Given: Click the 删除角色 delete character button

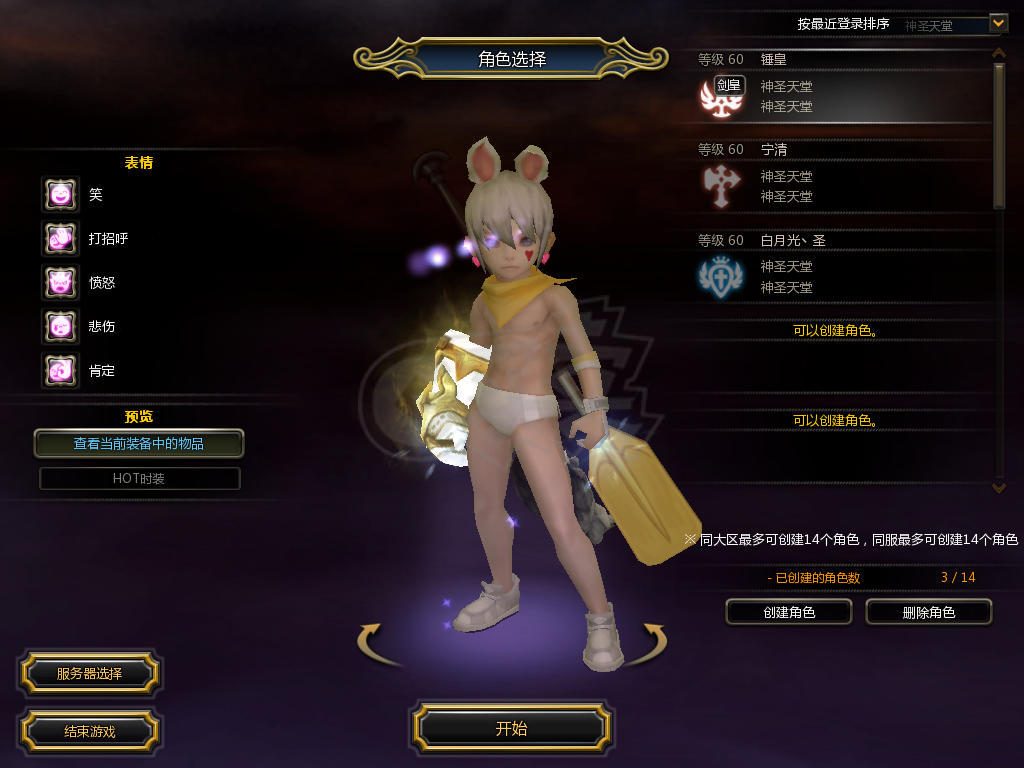Looking at the screenshot, I should click(928, 612).
